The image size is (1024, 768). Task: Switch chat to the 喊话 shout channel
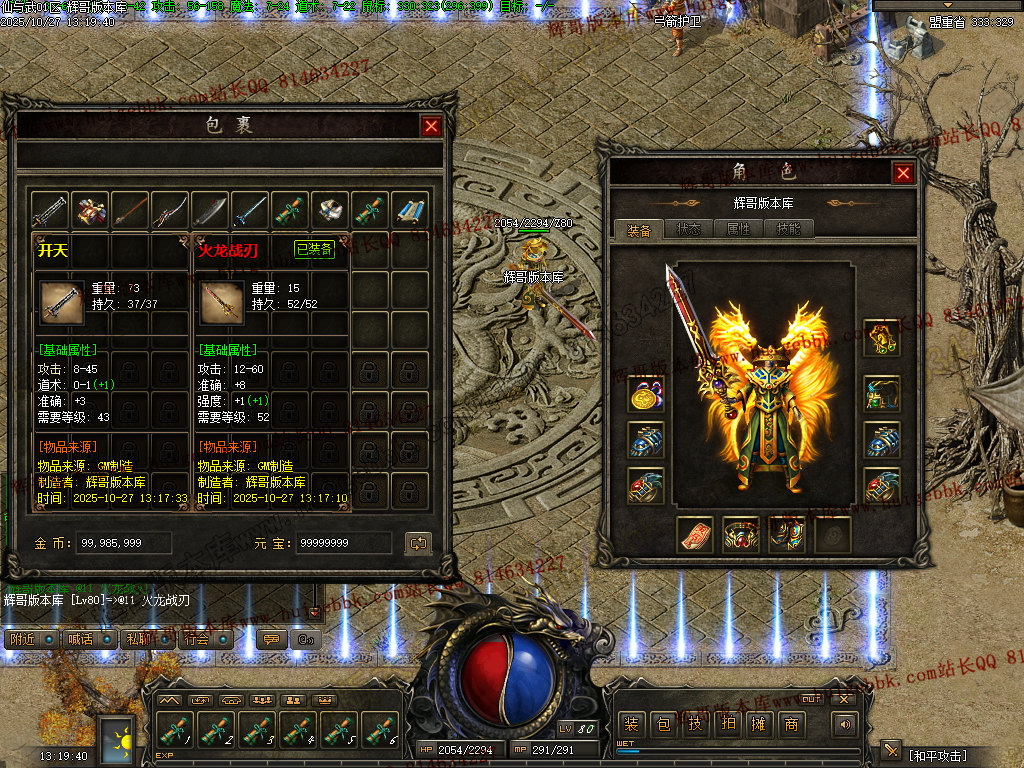click(x=84, y=639)
